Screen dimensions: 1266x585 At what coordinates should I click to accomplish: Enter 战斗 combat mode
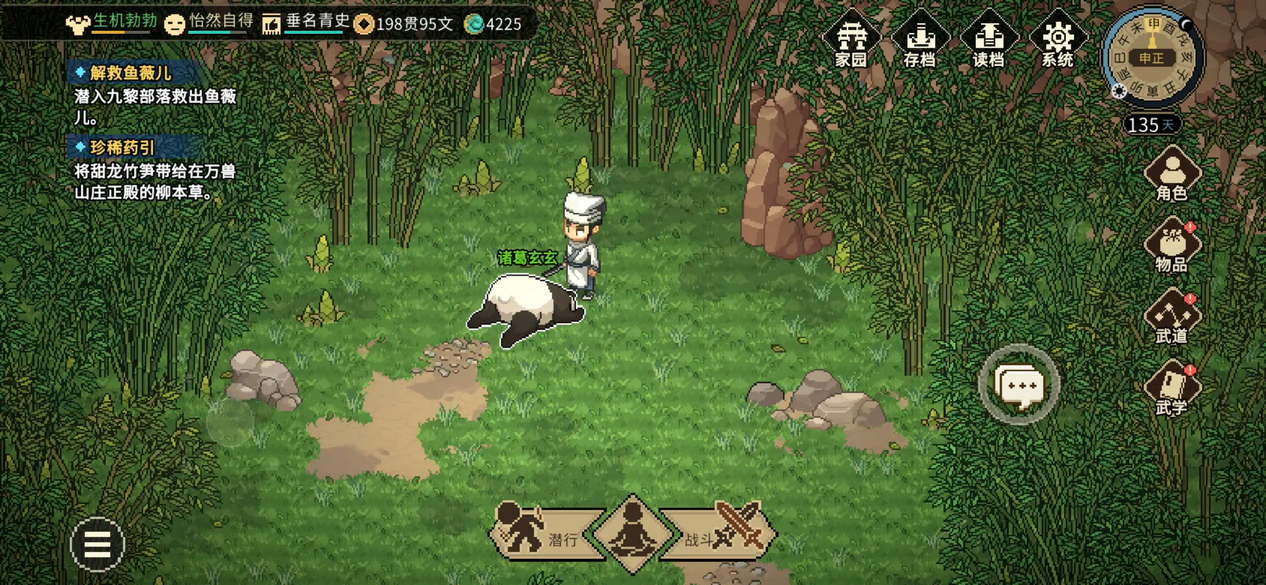[x=725, y=533]
